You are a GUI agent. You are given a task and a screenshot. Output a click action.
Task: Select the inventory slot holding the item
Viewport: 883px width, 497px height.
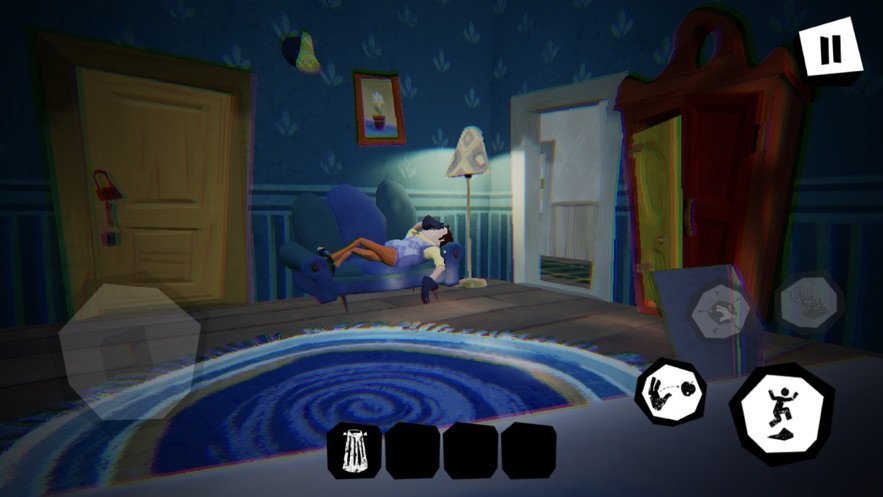(355, 450)
